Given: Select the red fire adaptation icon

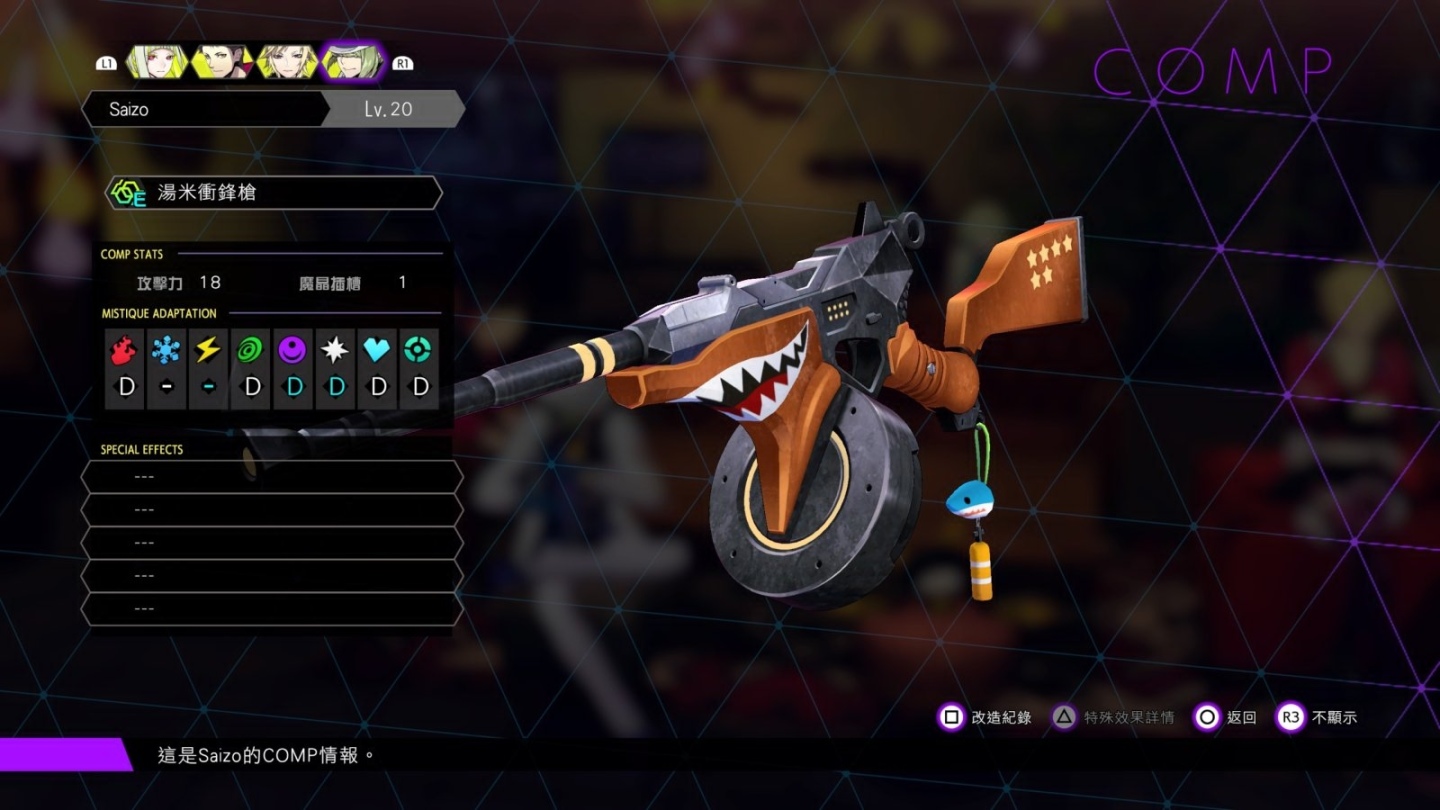Looking at the screenshot, I should (x=125, y=350).
